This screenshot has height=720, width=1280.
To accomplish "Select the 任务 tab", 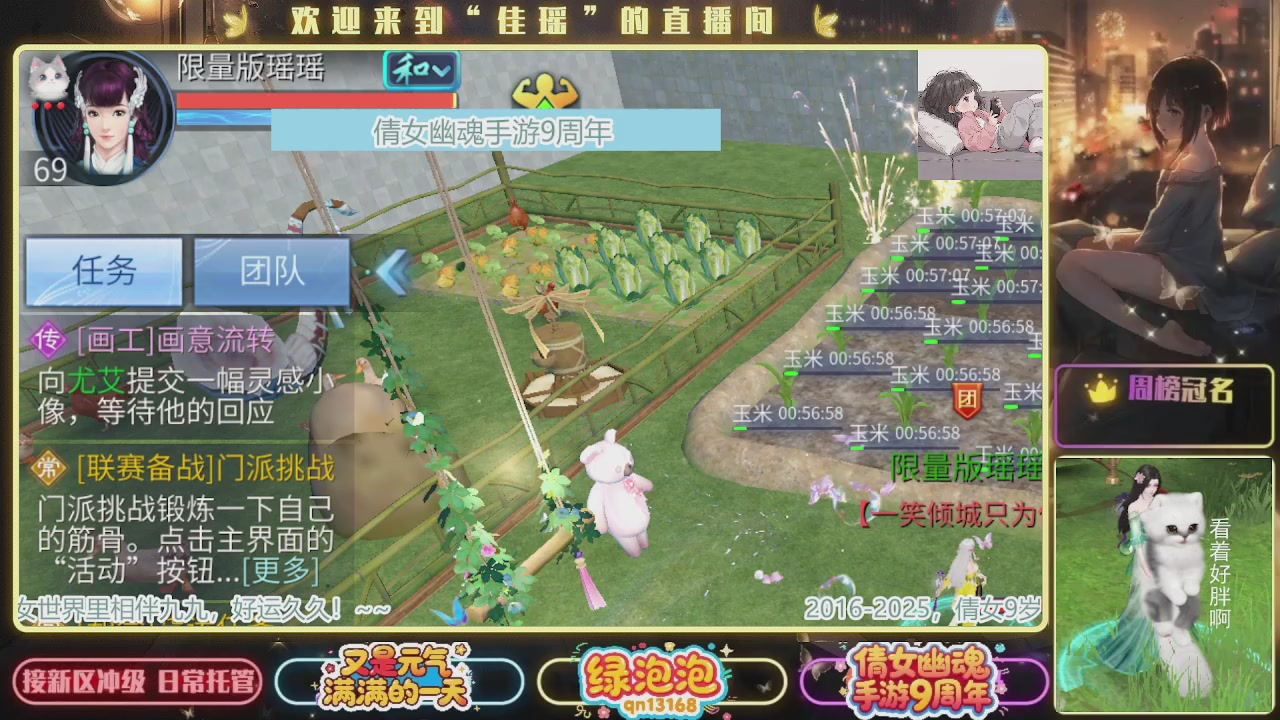I will pos(103,270).
